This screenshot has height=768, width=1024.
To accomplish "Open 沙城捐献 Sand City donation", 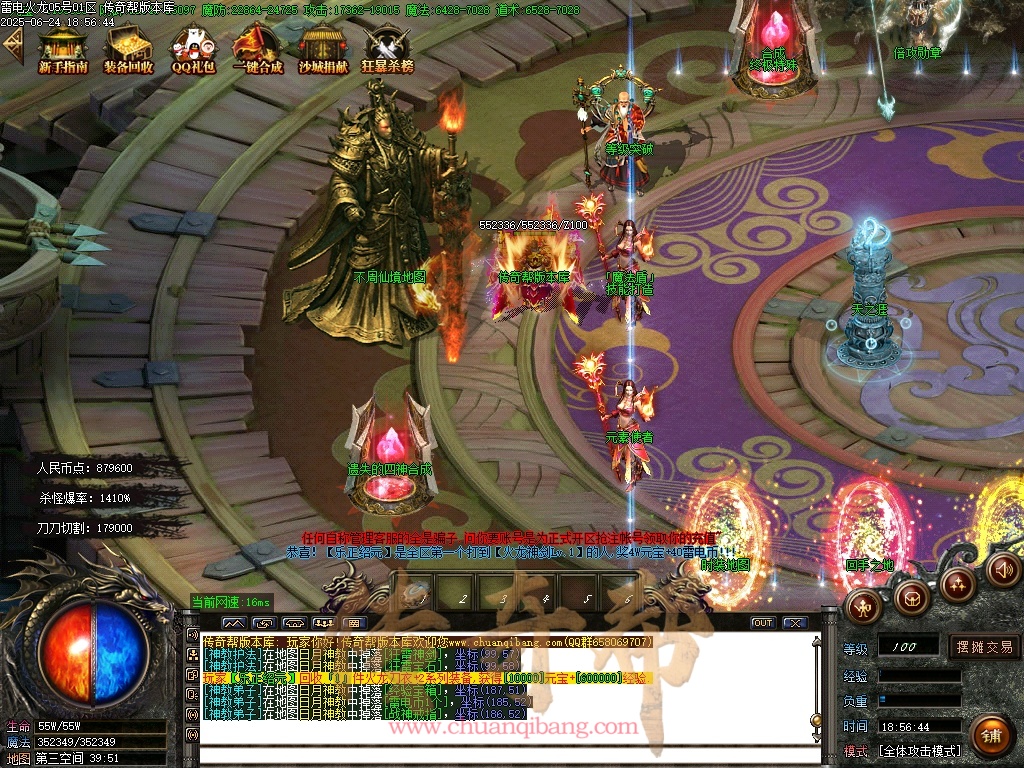I will point(323,50).
